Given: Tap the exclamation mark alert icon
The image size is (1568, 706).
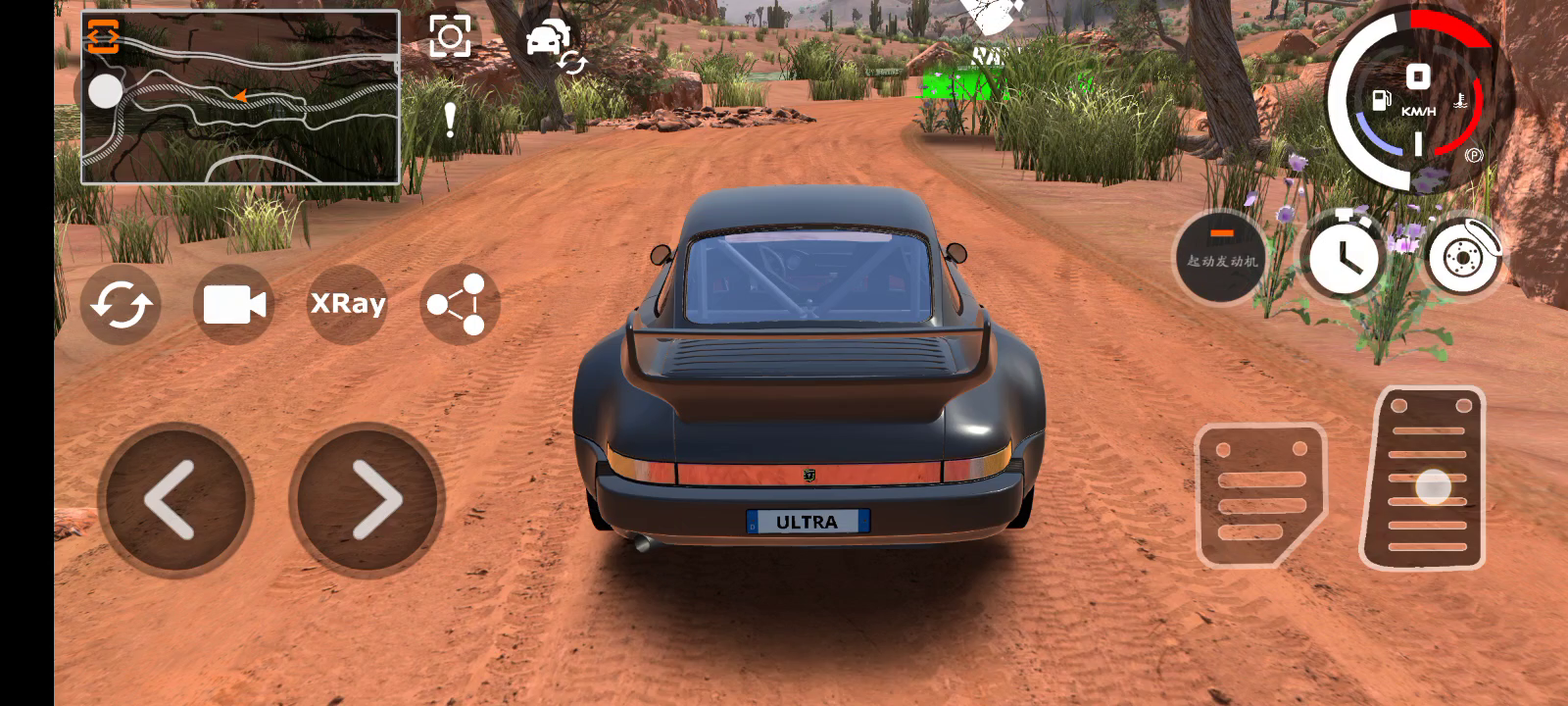Looking at the screenshot, I should pos(450,120).
